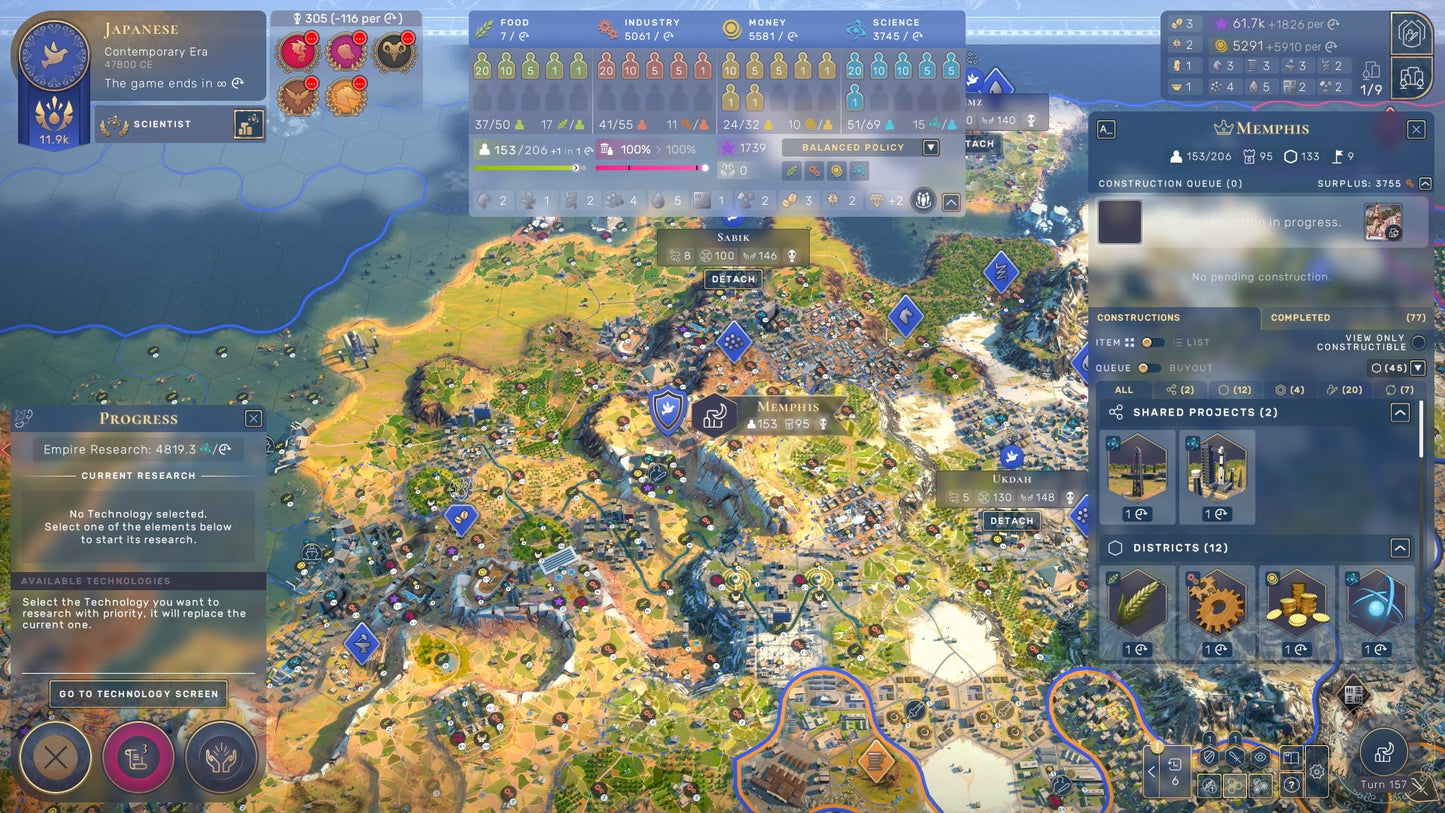The width and height of the screenshot is (1445, 813).
Task: Click the help question-mark icon
Action: pyautogui.click(x=1291, y=785)
